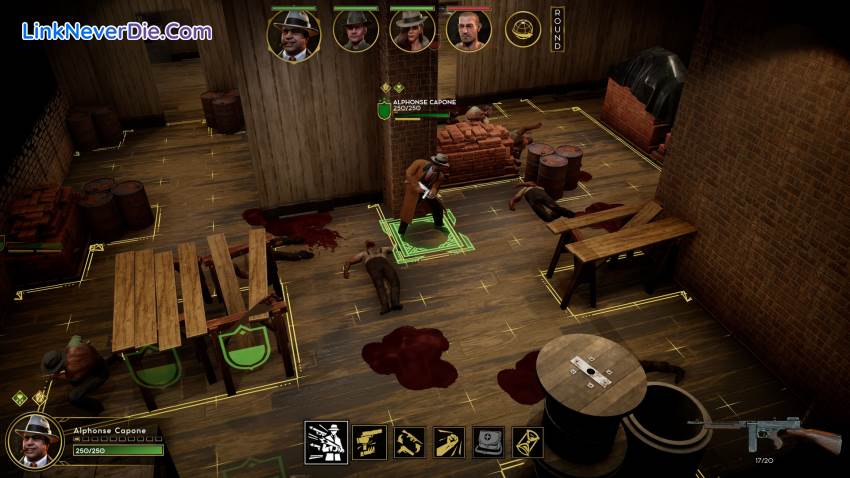Activate the gangster tommy gun spray ability
Viewport: 850px width, 478px height.
(x=326, y=441)
